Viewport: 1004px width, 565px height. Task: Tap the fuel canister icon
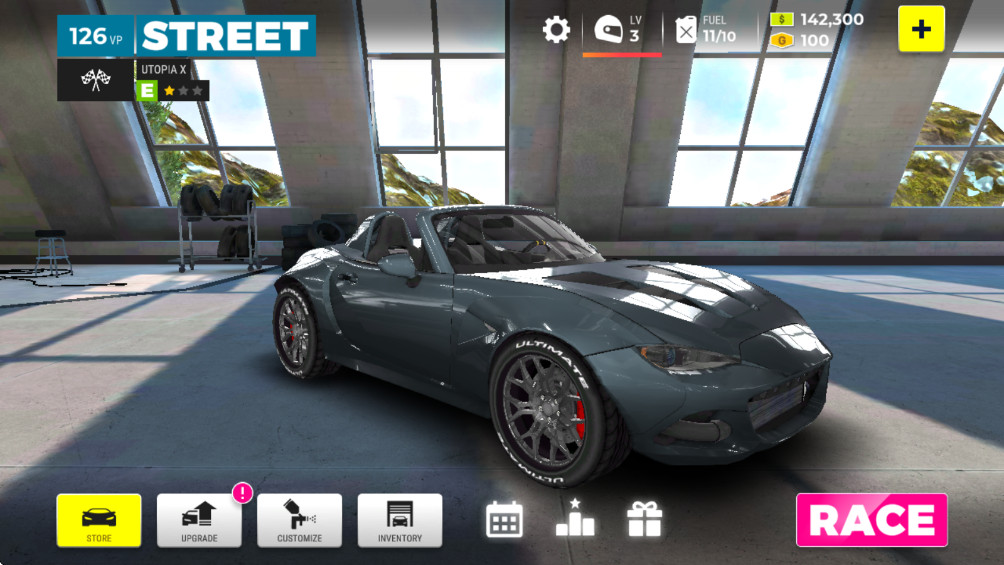point(686,29)
